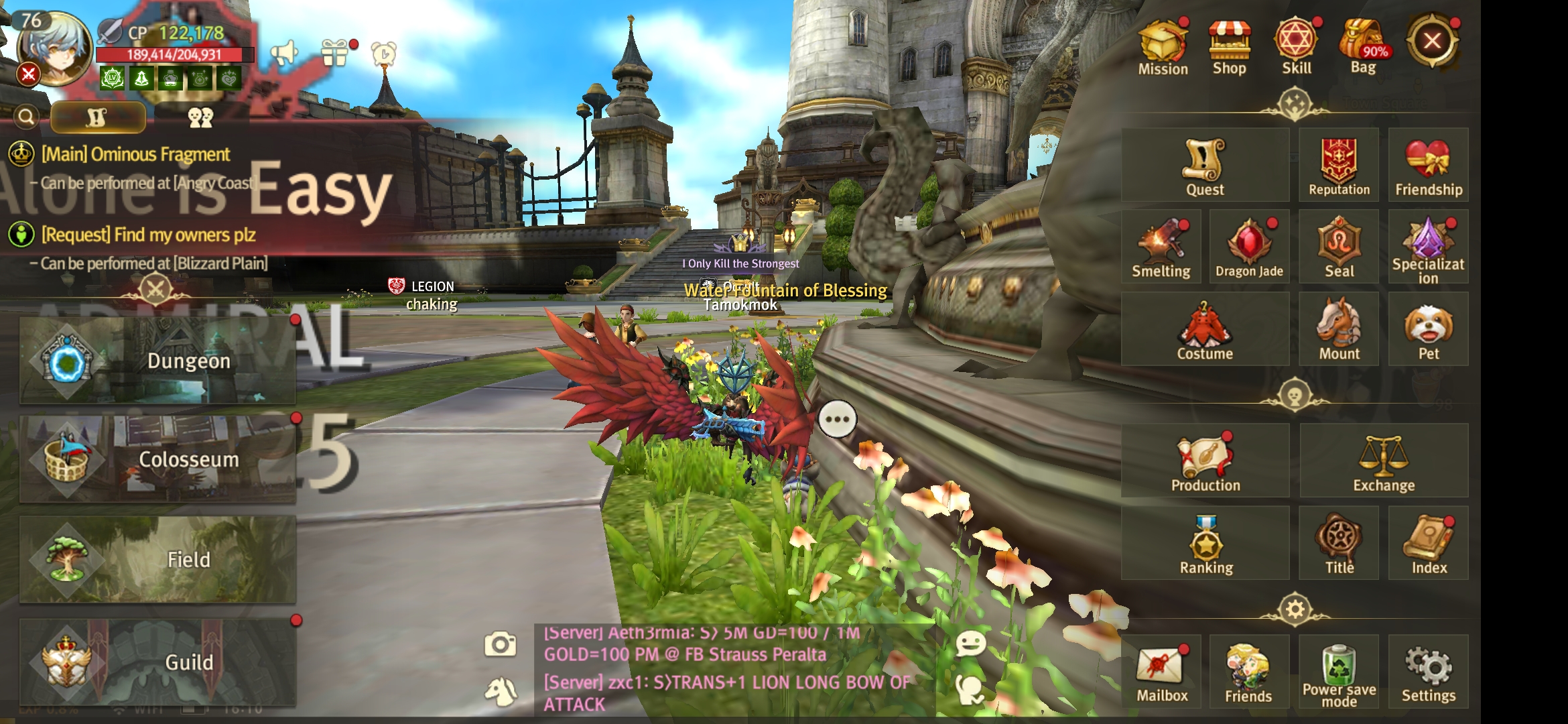The width and height of the screenshot is (1568, 724).
Task: Open the Exchange market
Action: pyautogui.click(x=1384, y=461)
